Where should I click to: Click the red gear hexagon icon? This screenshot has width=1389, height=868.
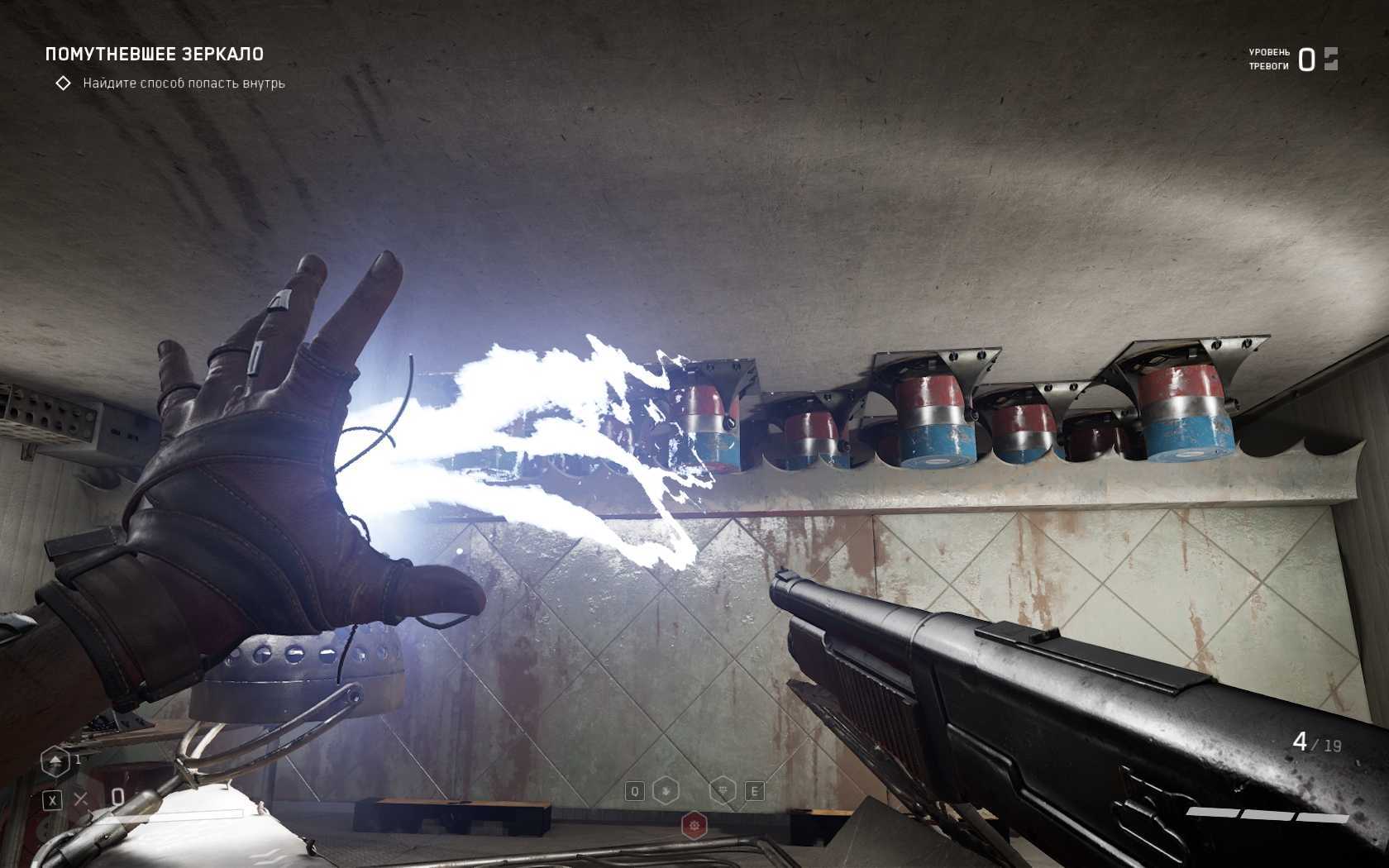(694, 825)
